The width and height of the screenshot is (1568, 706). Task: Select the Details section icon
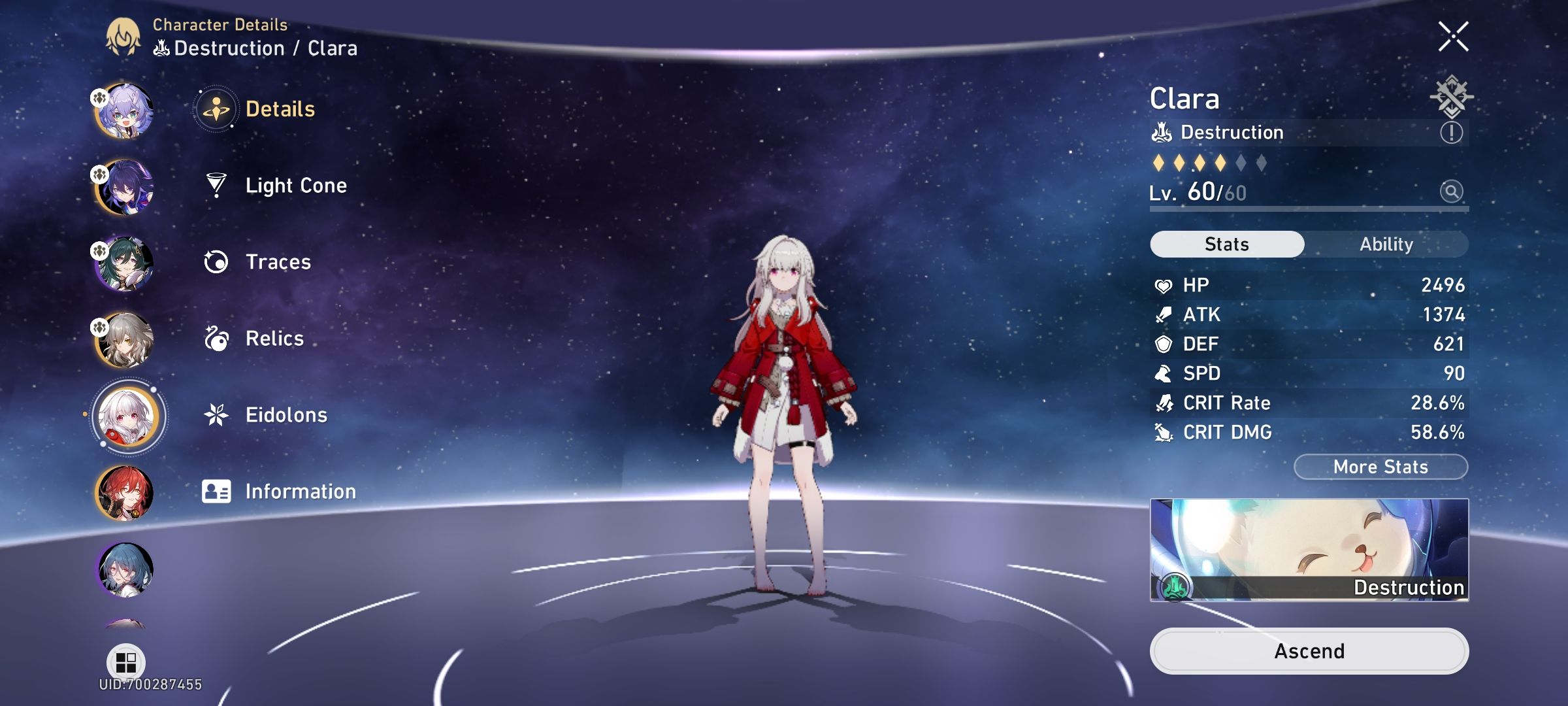[x=216, y=109]
